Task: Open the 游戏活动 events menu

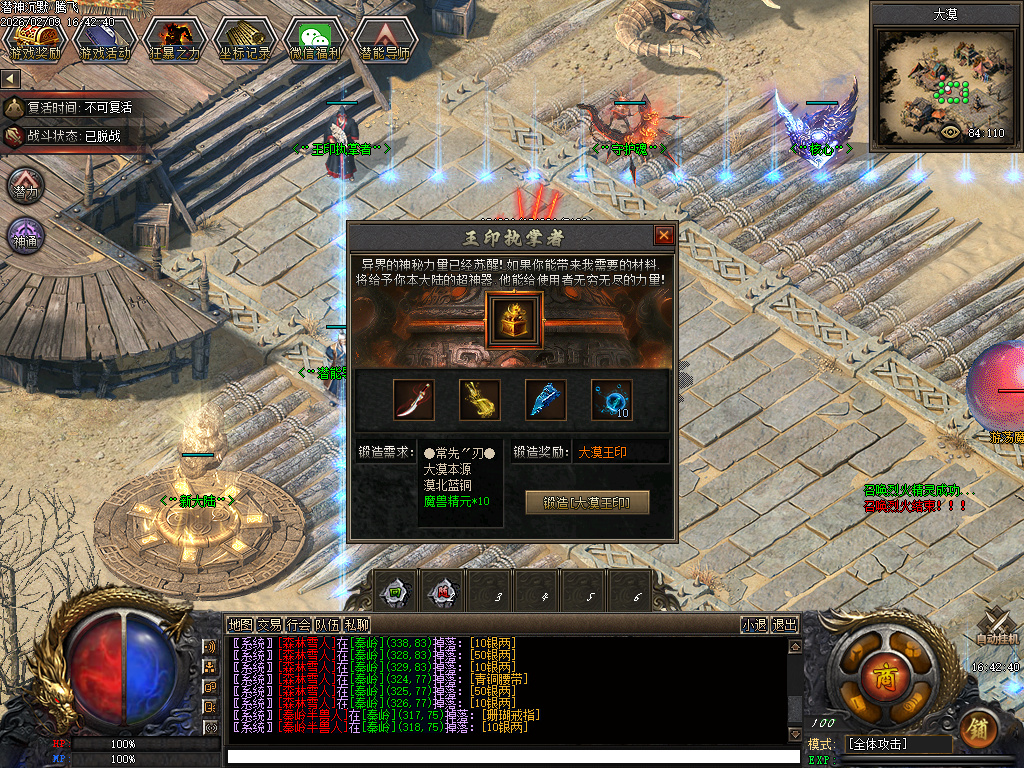Action: [x=105, y=40]
